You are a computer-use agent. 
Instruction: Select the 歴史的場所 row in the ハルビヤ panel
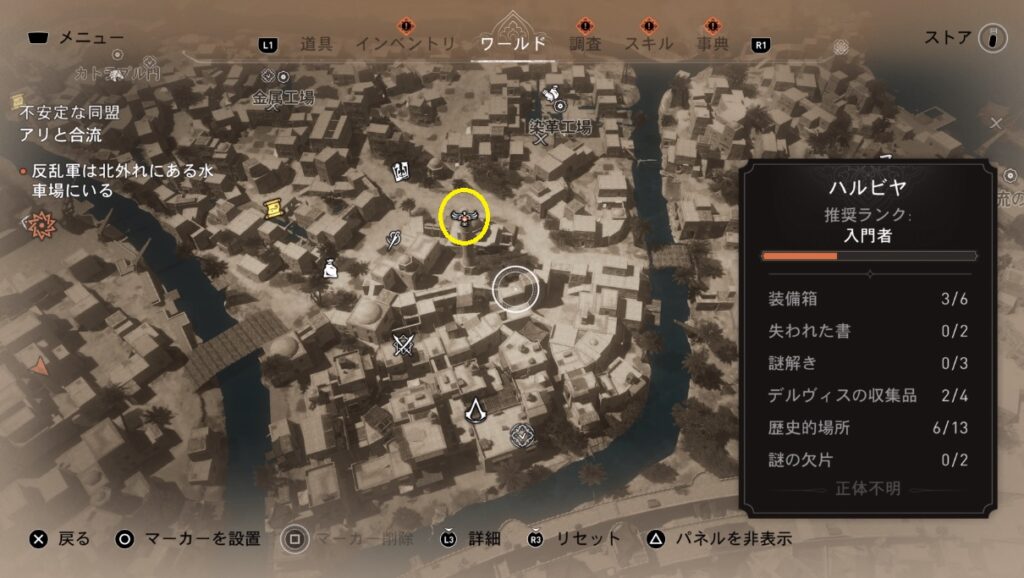[867, 428]
